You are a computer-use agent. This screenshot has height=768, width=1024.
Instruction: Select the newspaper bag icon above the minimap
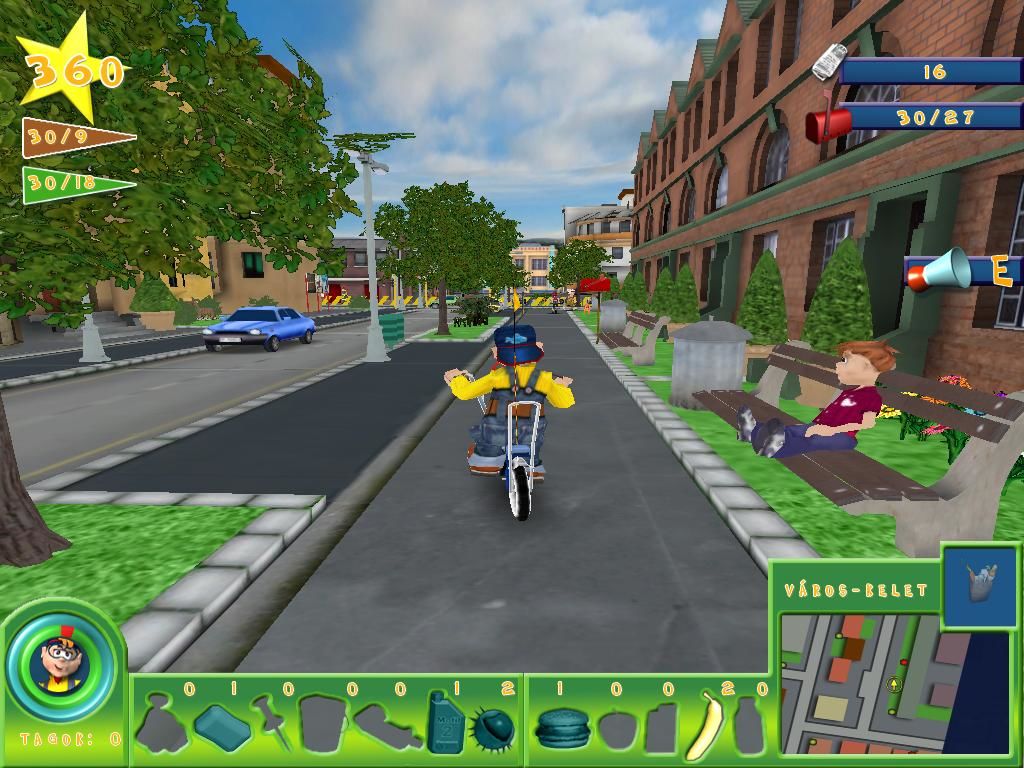point(979,585)
